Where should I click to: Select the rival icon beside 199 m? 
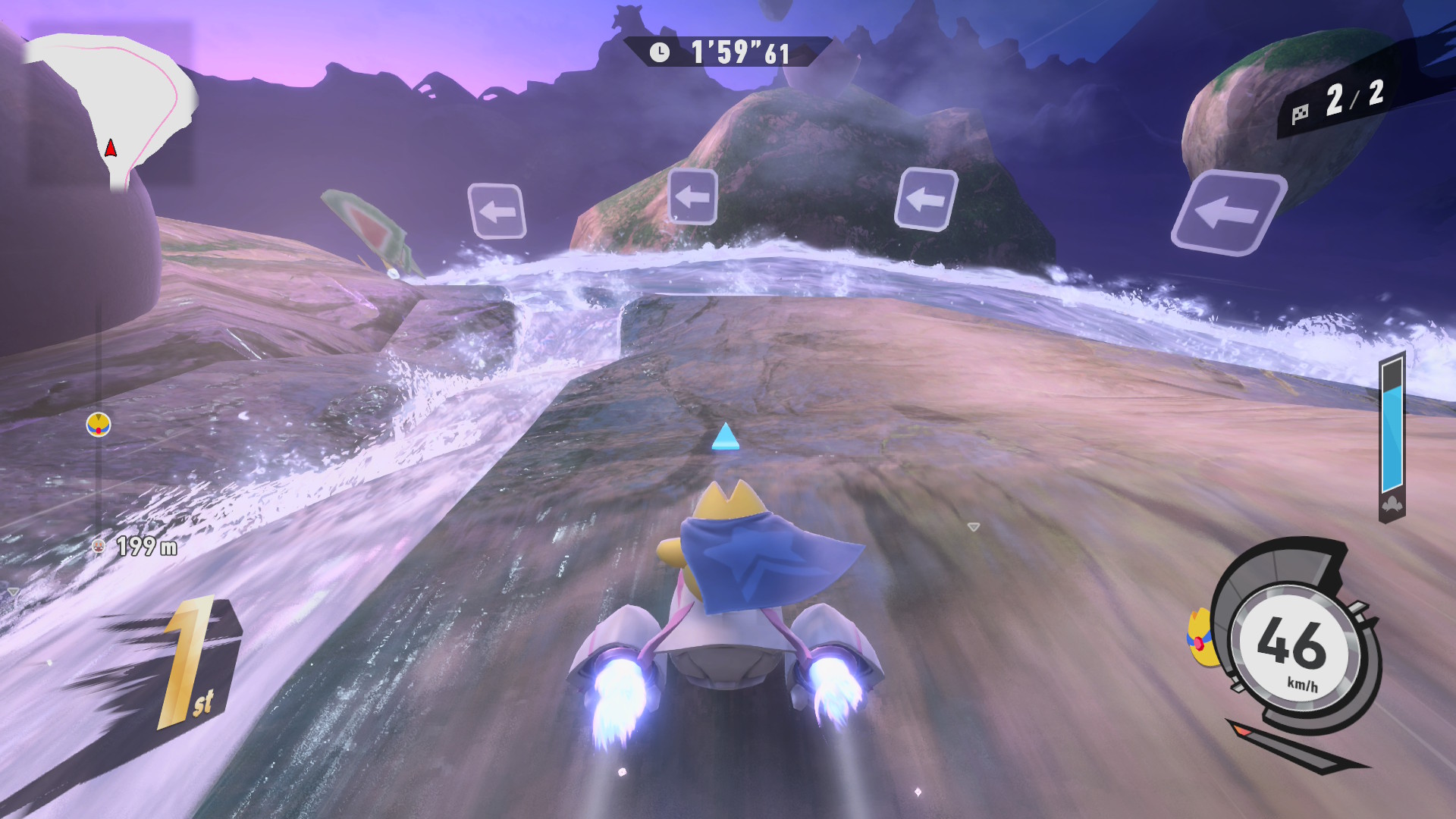click(x=98, y=546)
